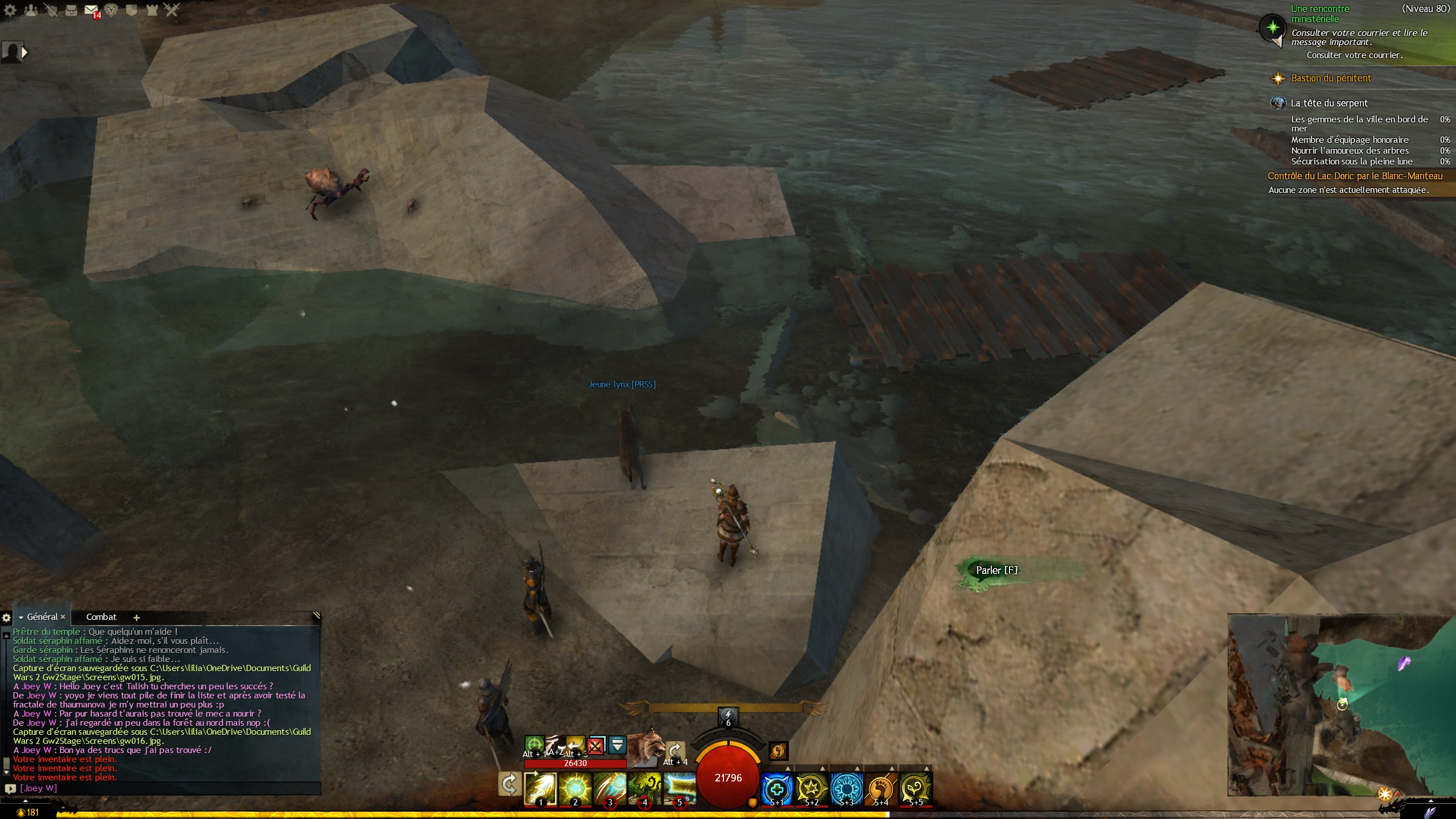Close the Général chat tab
This screenshot has width=1456, height=819.
tap(63, 617)
